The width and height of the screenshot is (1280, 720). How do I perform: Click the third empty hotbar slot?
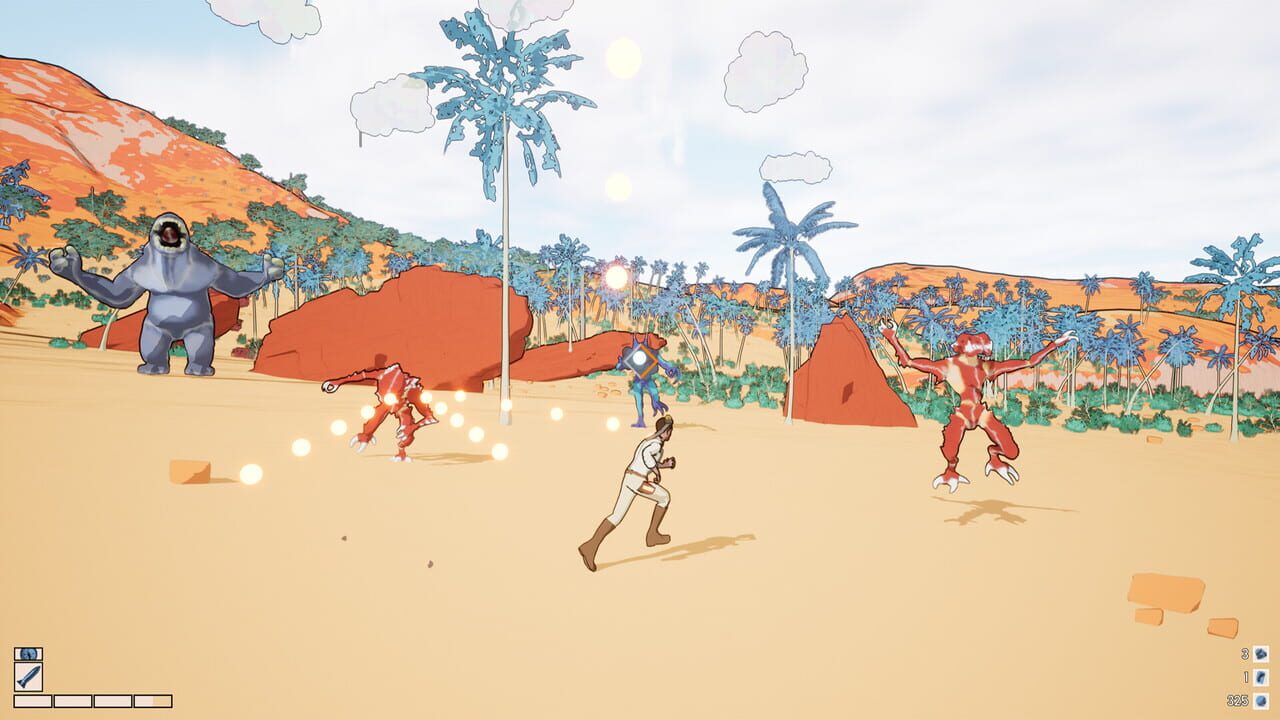(112, 700)
